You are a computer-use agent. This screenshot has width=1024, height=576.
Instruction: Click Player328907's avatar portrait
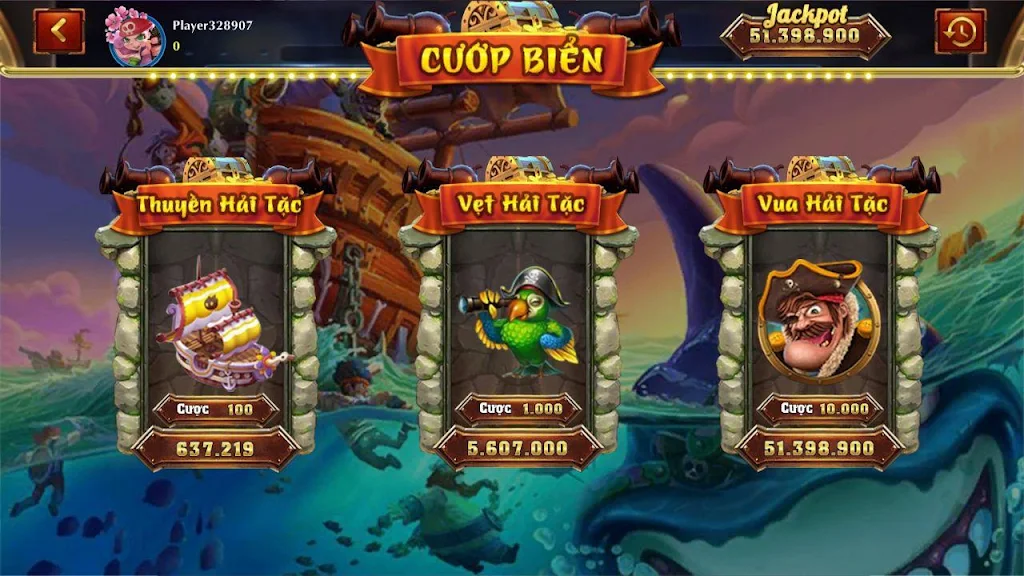(136, 37)
